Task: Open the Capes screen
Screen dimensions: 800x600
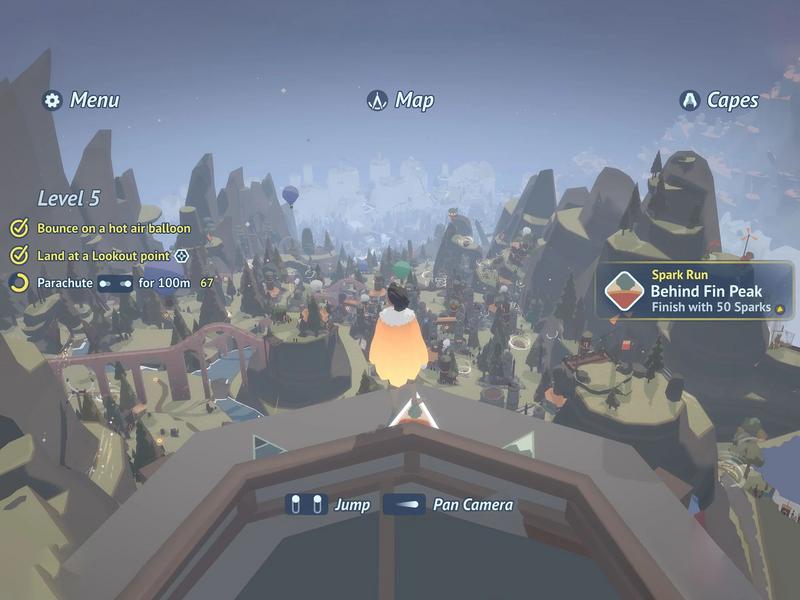Action: click(x=718, y=100)
